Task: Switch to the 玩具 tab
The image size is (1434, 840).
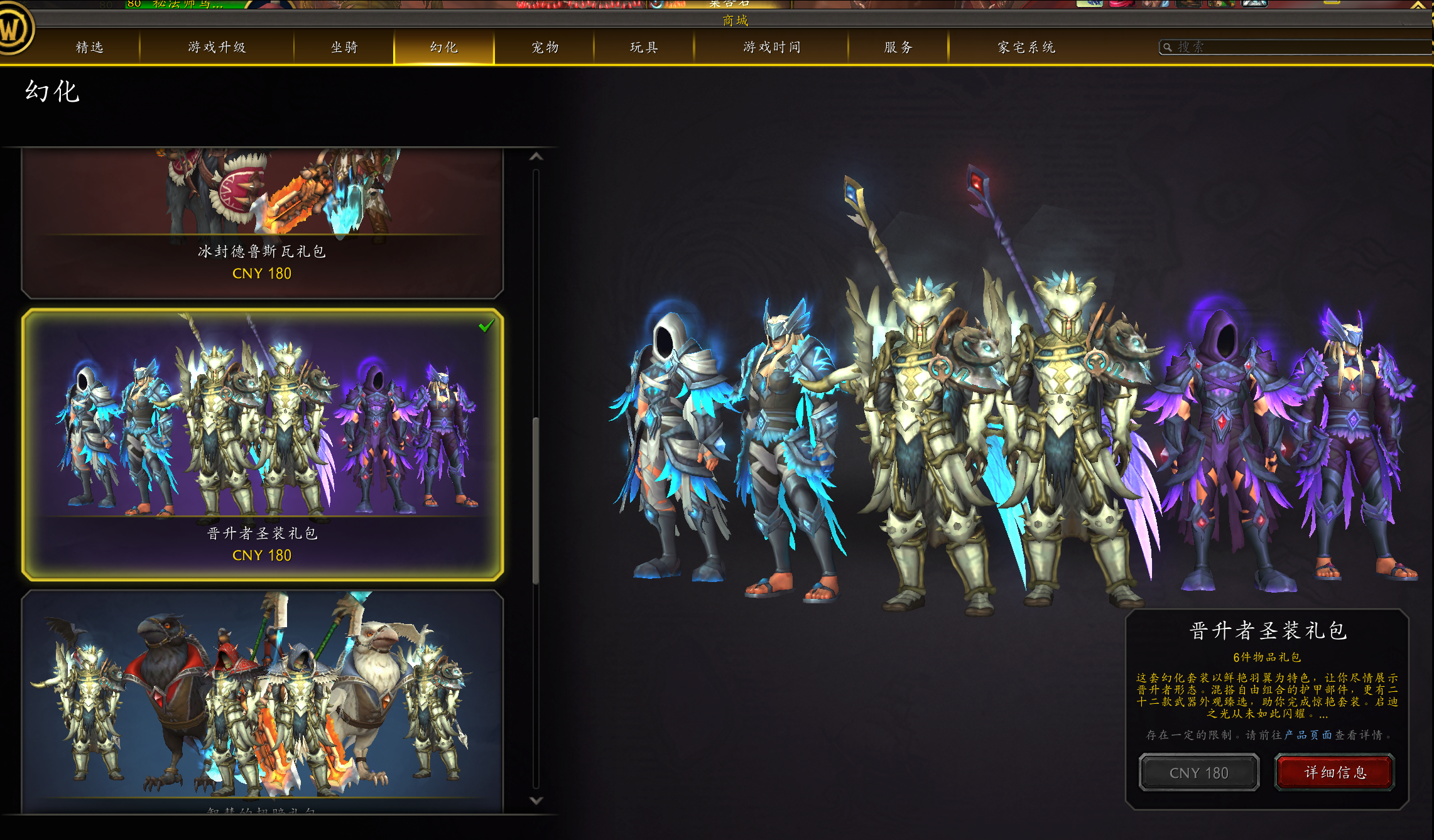Action: [644, 47]
